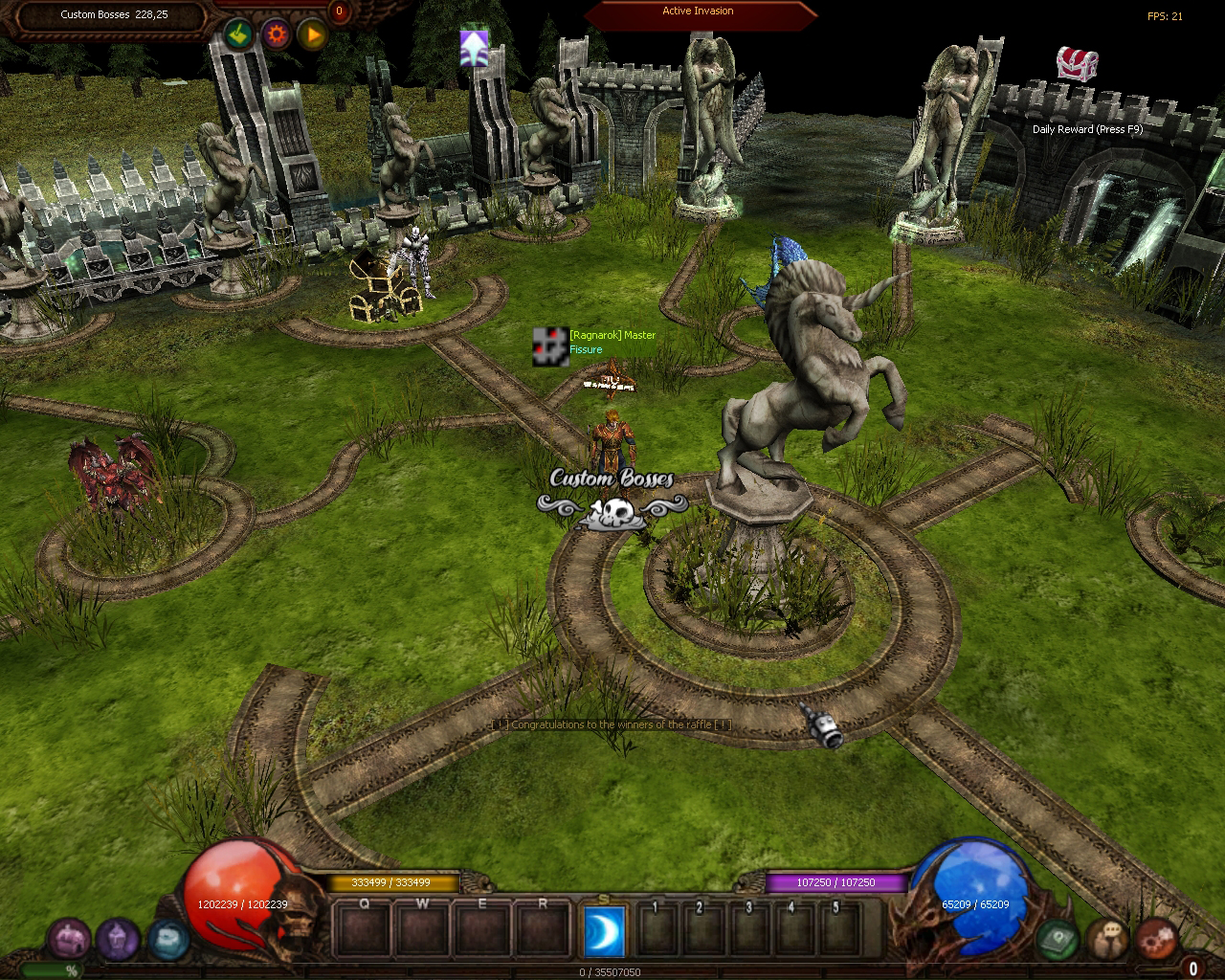Open the purple helmet character icon
The width and height of the screenshot is (1225, 980).
118,939
